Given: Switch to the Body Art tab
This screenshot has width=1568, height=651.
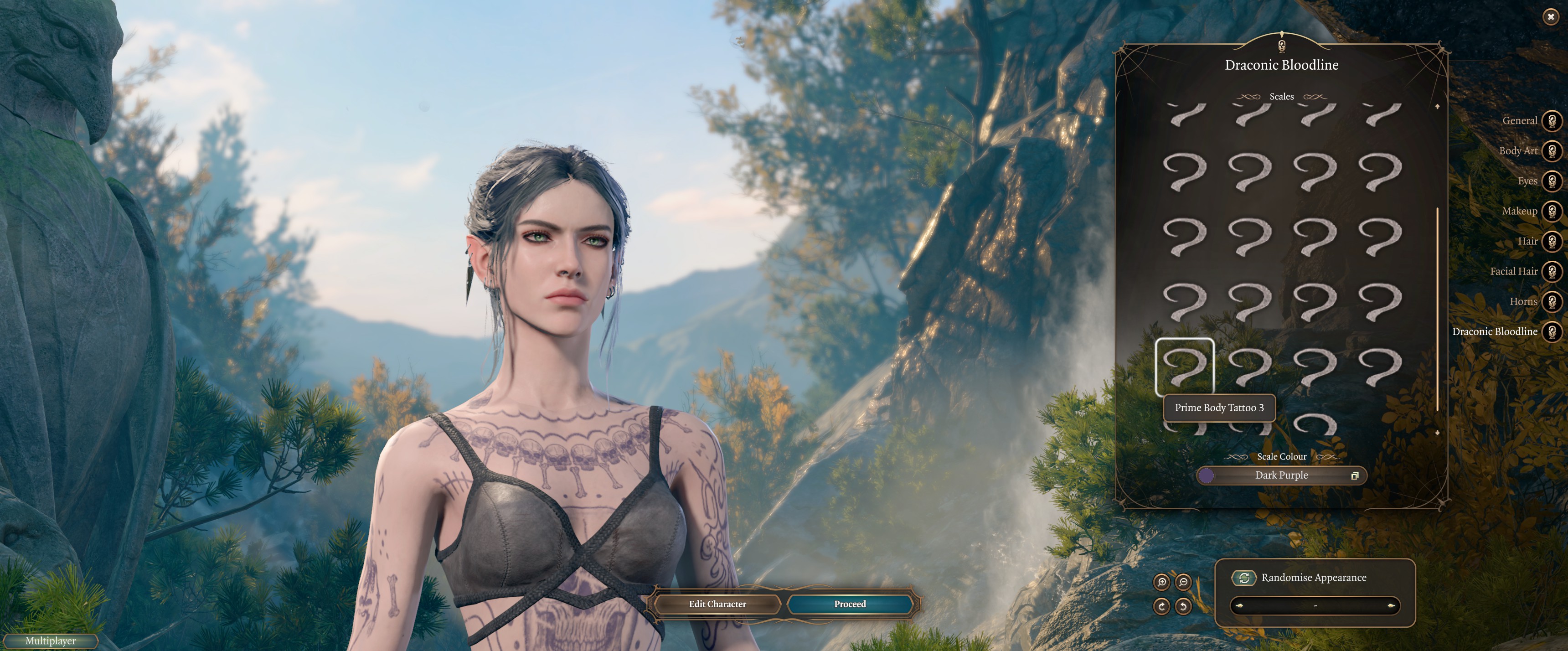Looking at the screenshot, I should click(x=1552, y=150).
